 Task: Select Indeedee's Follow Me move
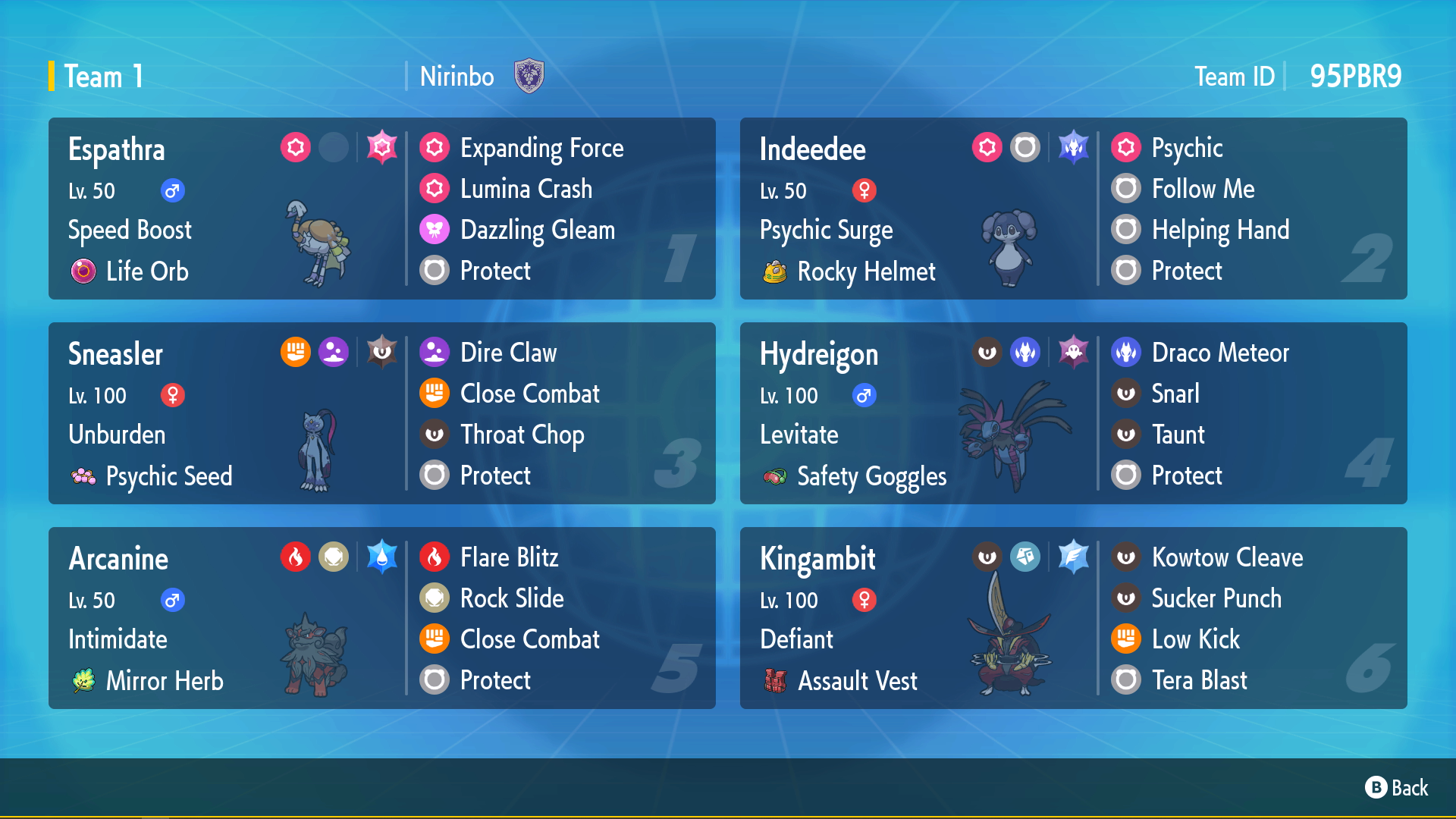coord(1202,189)
